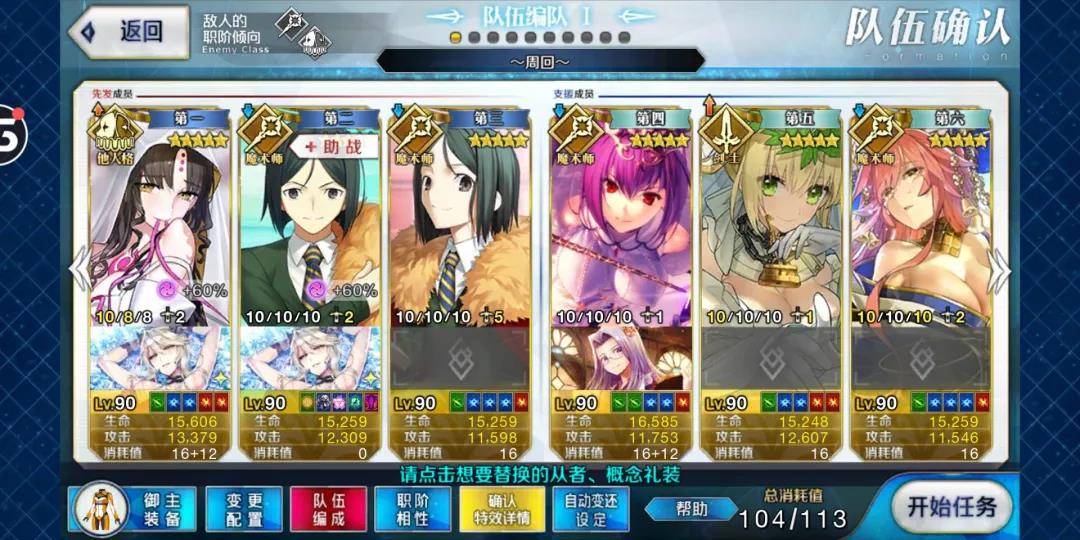
Task: Start the quest with 开始任务
Action: tap(951, 505)
